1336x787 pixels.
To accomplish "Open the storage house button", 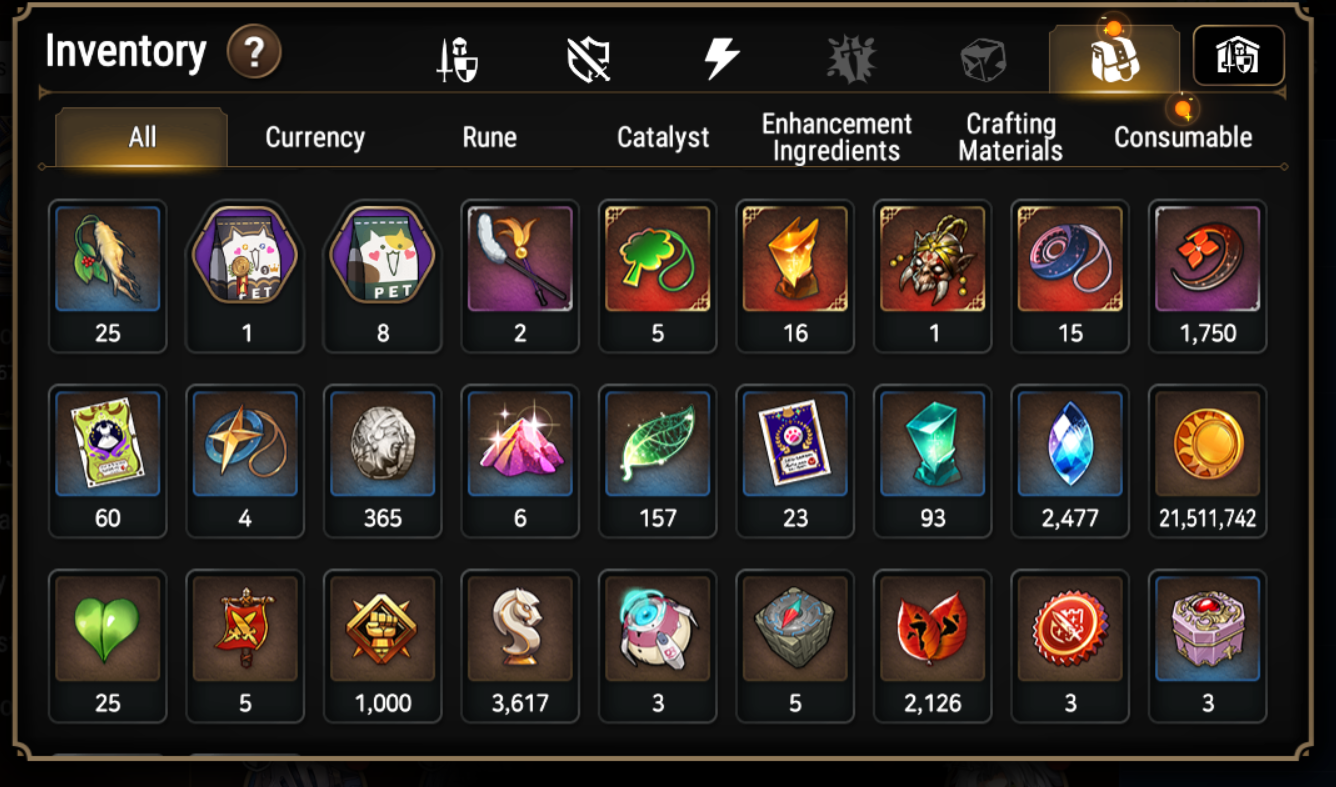I will pos(1238,56).
